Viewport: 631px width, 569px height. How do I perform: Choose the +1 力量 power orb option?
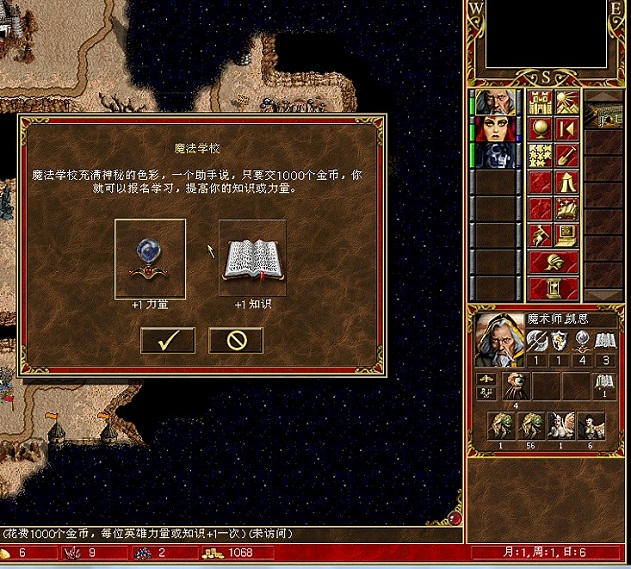[x=150, y=258]
